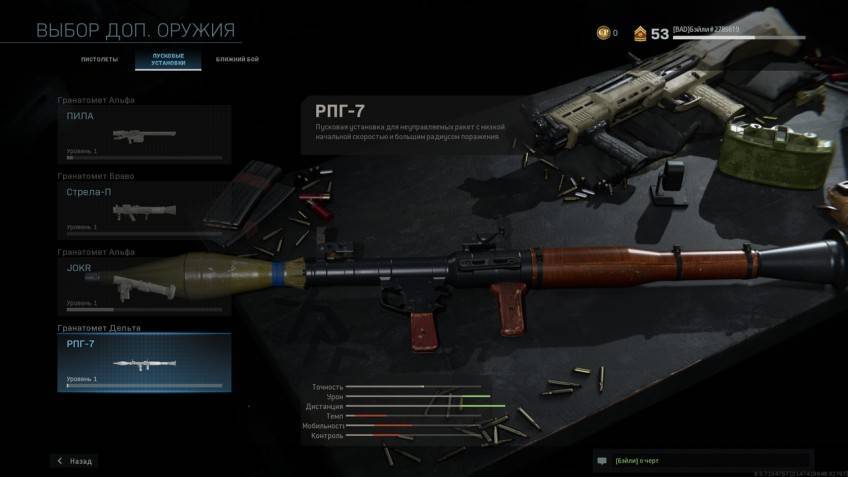Select the Стрела-П launcher
848x477 pixels.
[144, 210]
